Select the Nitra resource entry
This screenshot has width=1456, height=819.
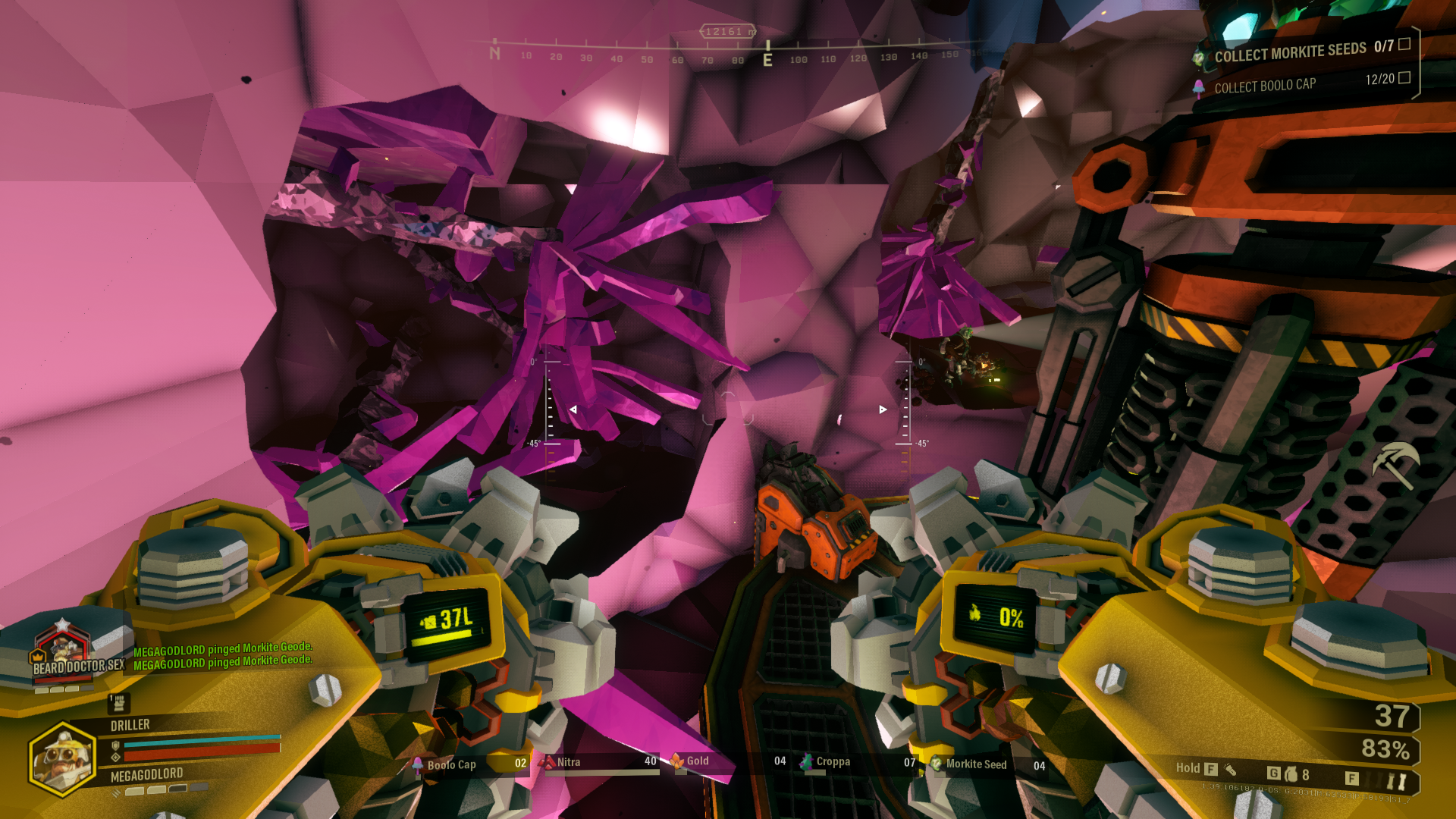[x=569, y=762]
